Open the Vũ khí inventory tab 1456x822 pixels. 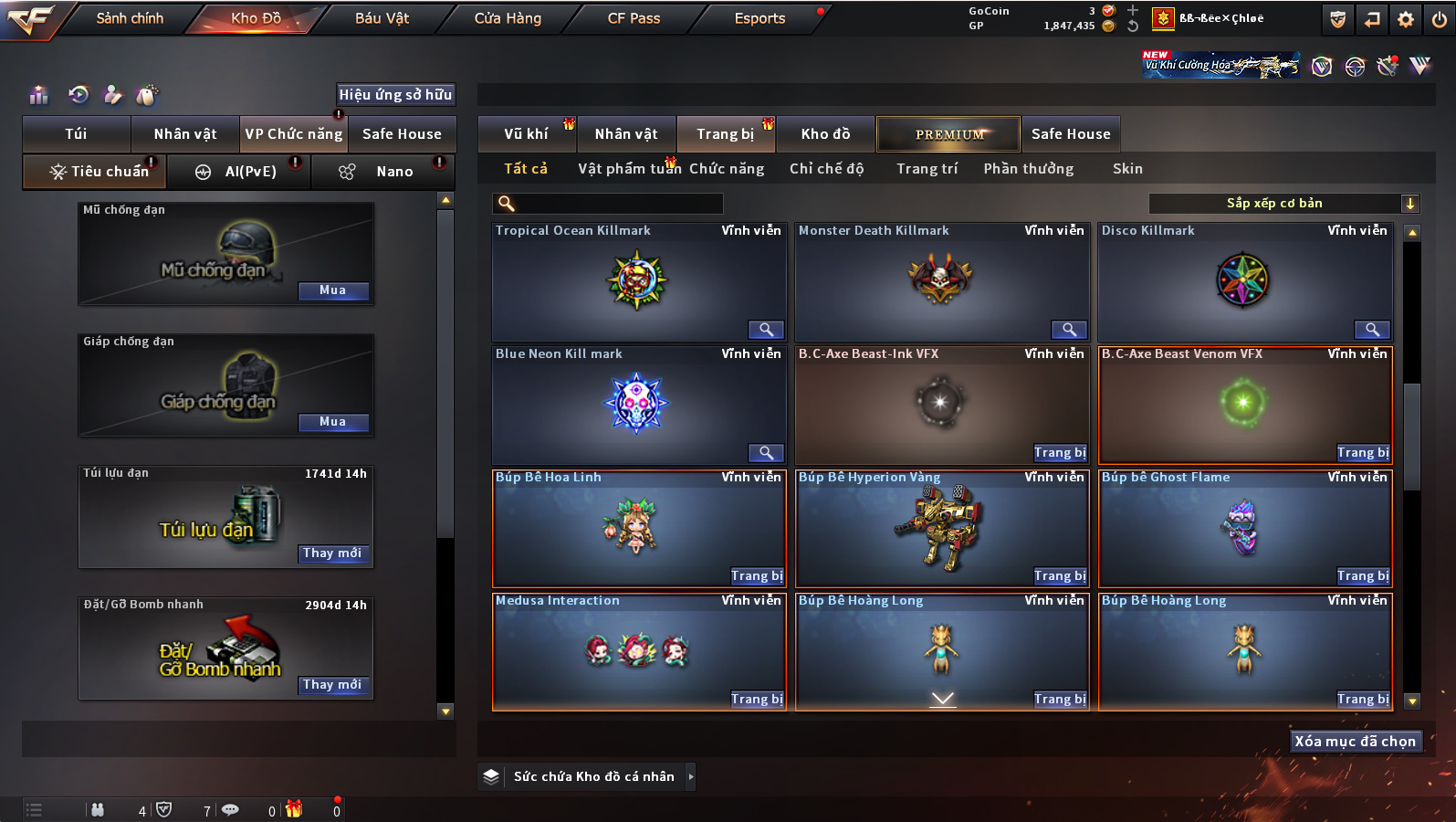coord(526,134)
